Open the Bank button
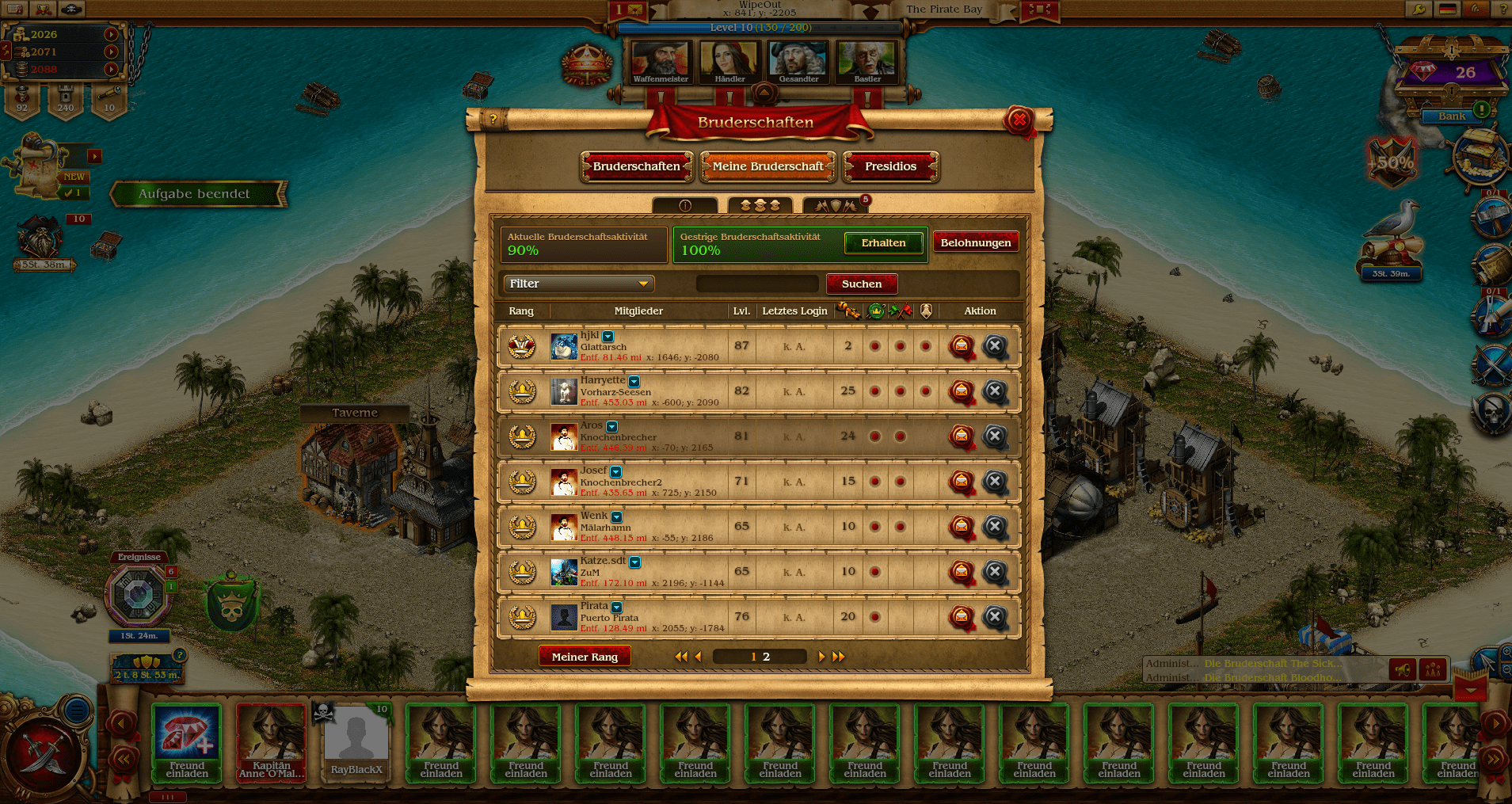Viewport: 1512px width, 804px height. point(1451,116)
